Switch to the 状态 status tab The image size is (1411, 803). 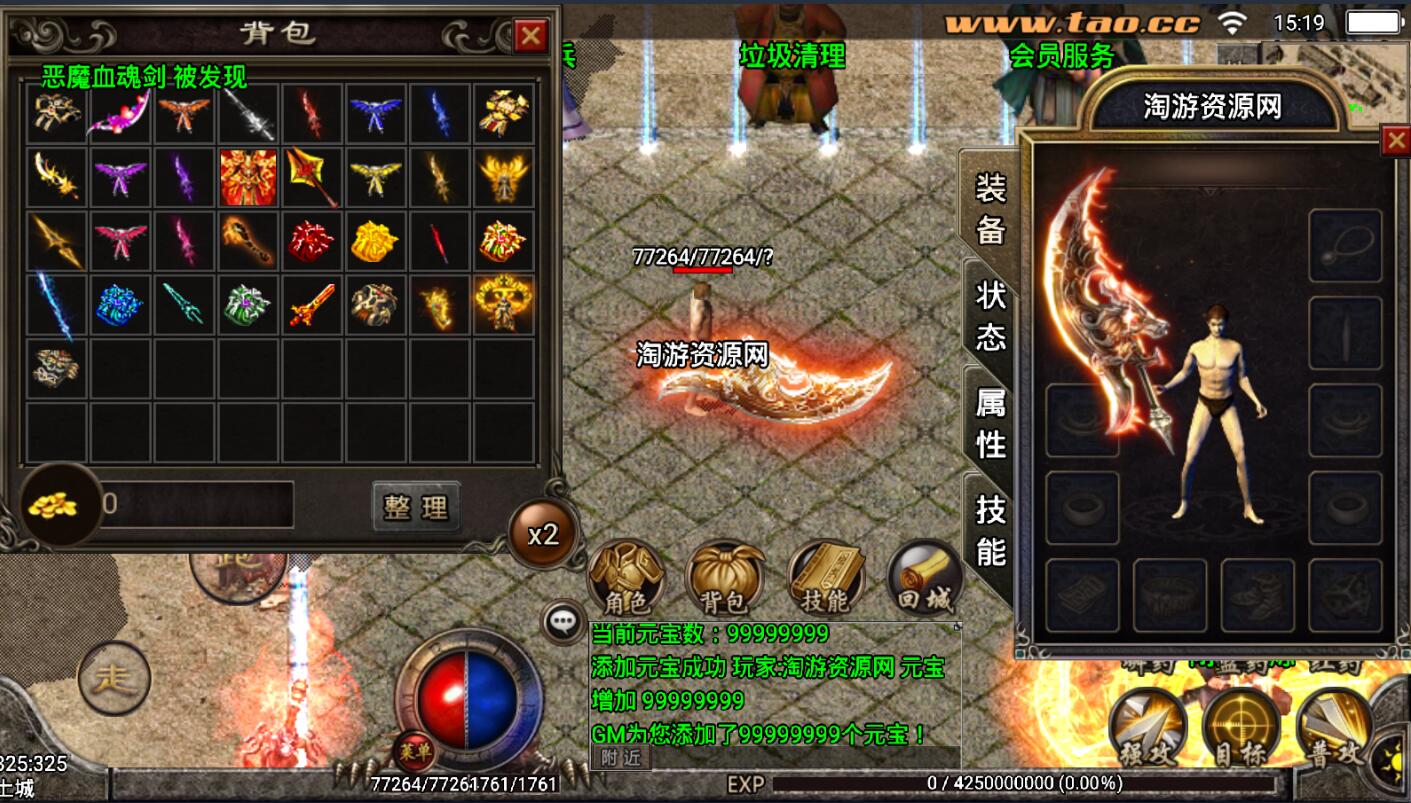[989, 313]
